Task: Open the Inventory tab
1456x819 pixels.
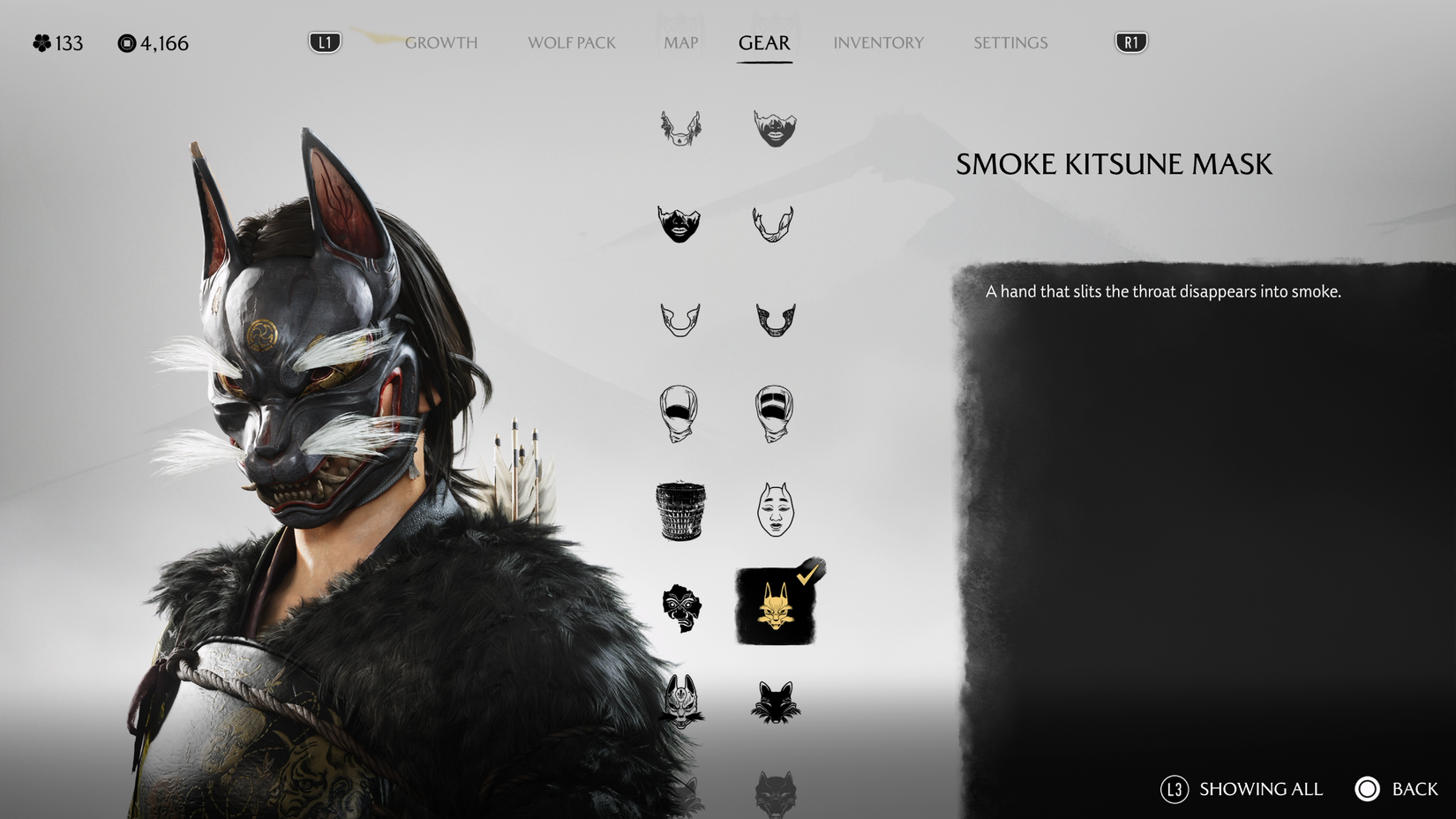Action: 878,41
